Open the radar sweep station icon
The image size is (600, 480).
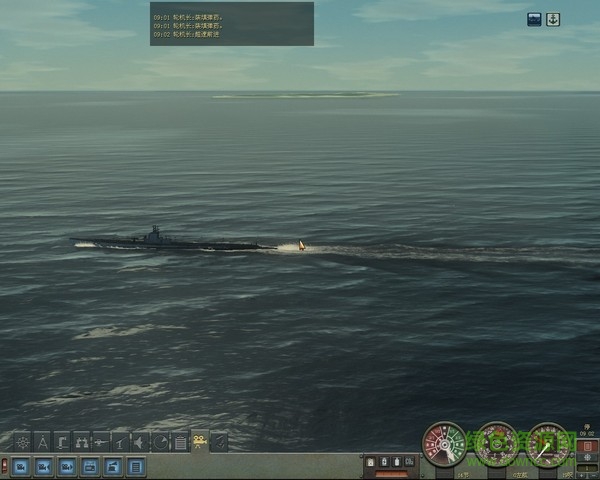tap(160, 441)
